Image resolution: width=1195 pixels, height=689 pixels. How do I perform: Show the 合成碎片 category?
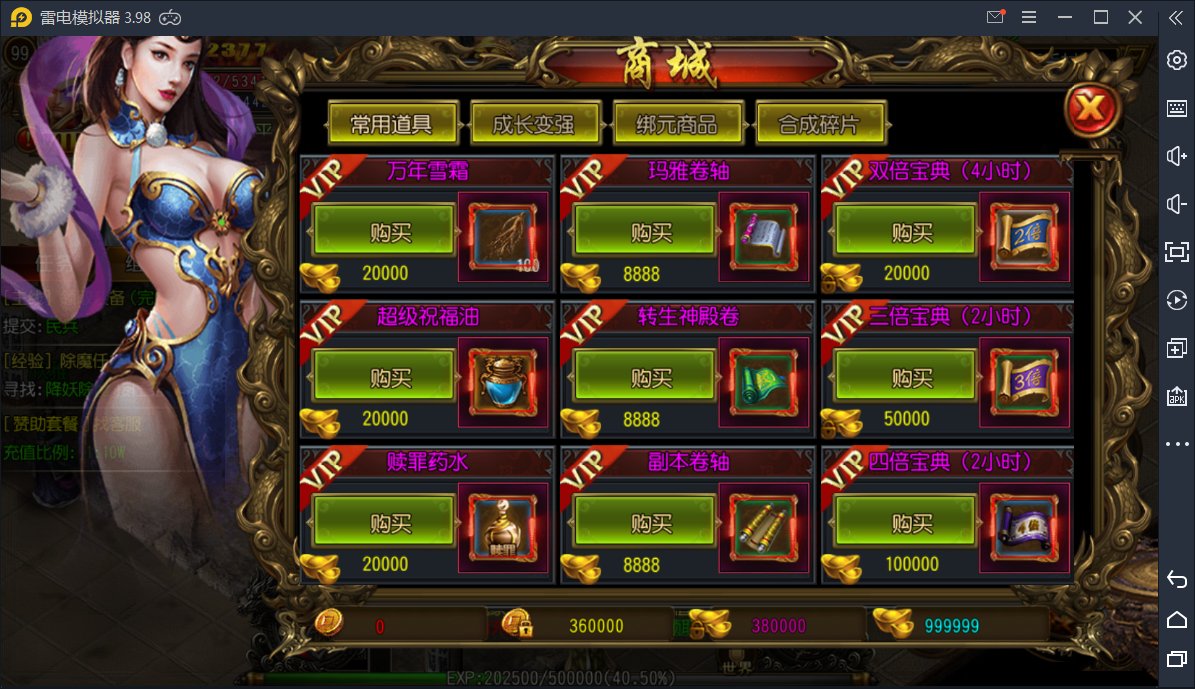819,124
